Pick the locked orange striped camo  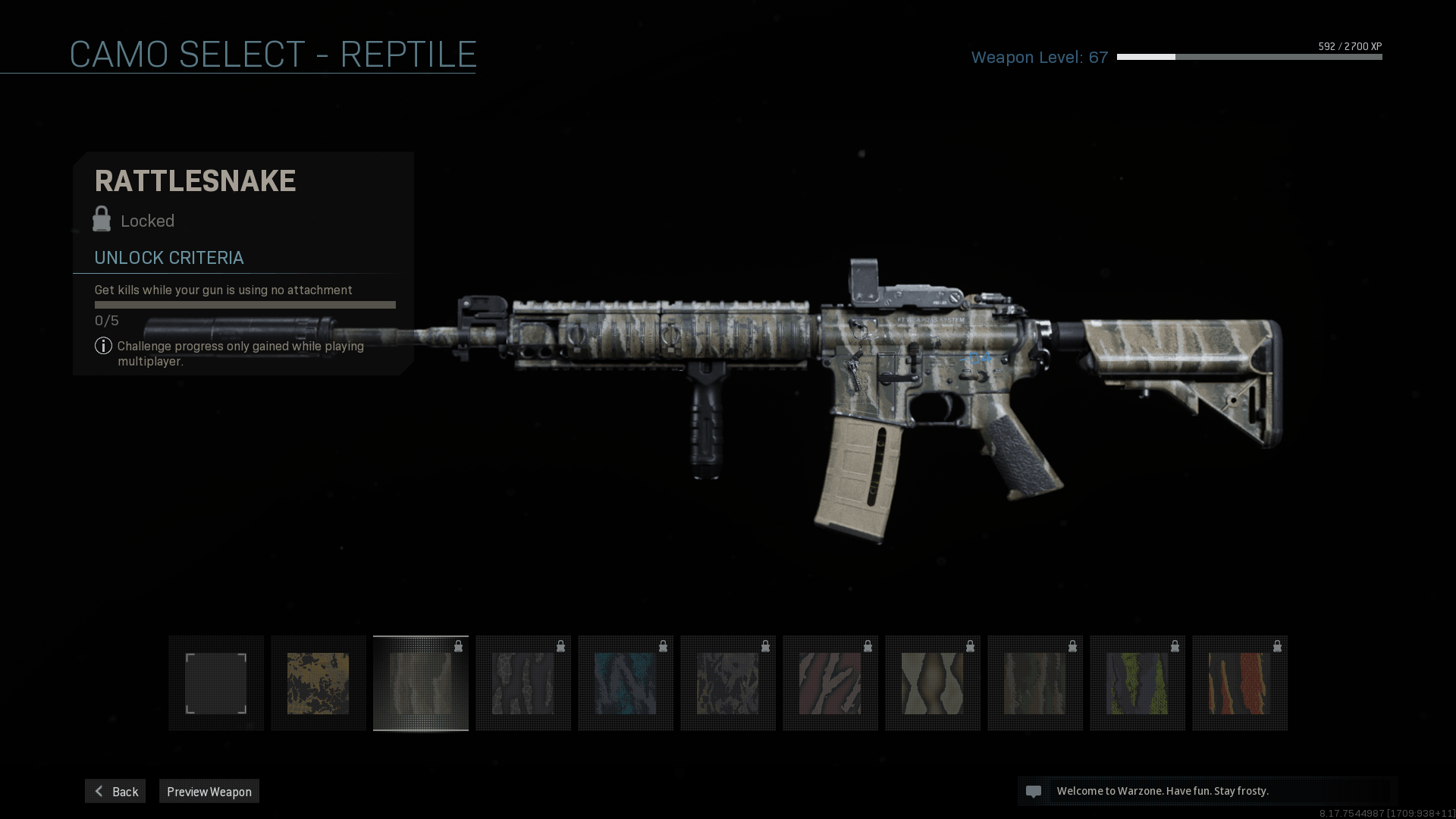point(1240,683)
